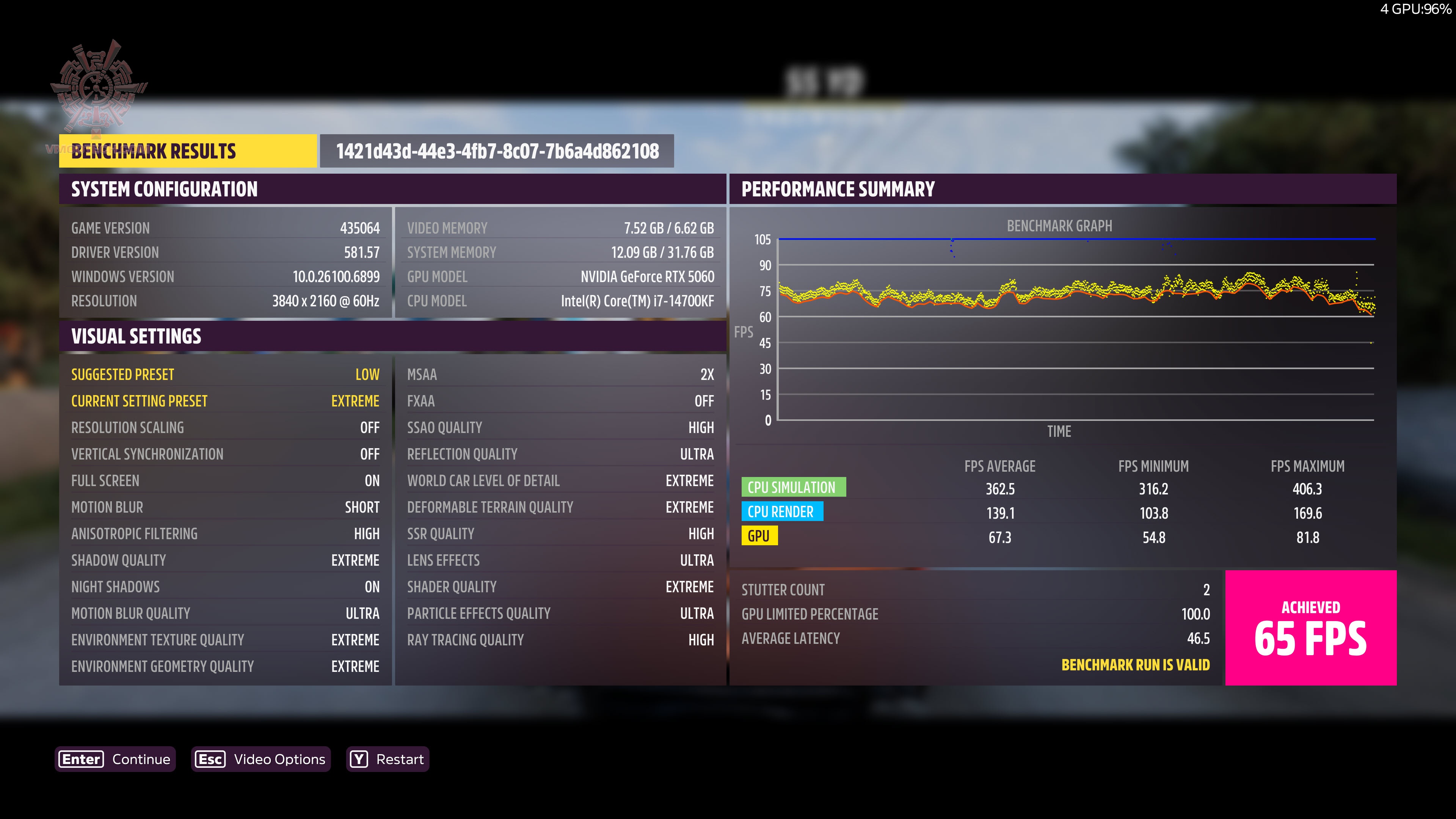1456x819 pixels.
Task: Click the Enter key icon next to Continue
Action: tap(80, 759)
